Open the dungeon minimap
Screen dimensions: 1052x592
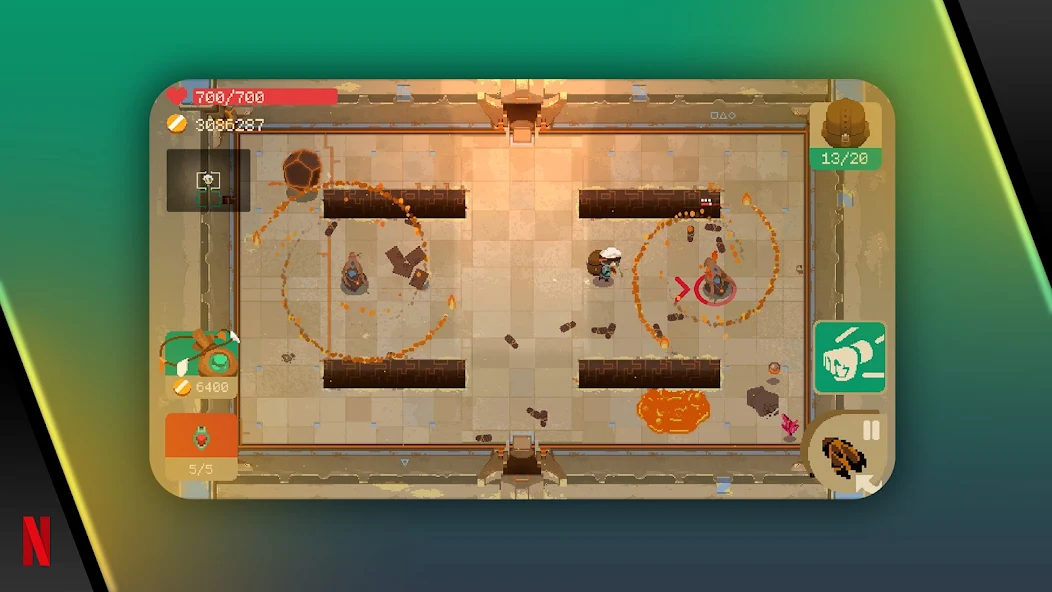208,181
